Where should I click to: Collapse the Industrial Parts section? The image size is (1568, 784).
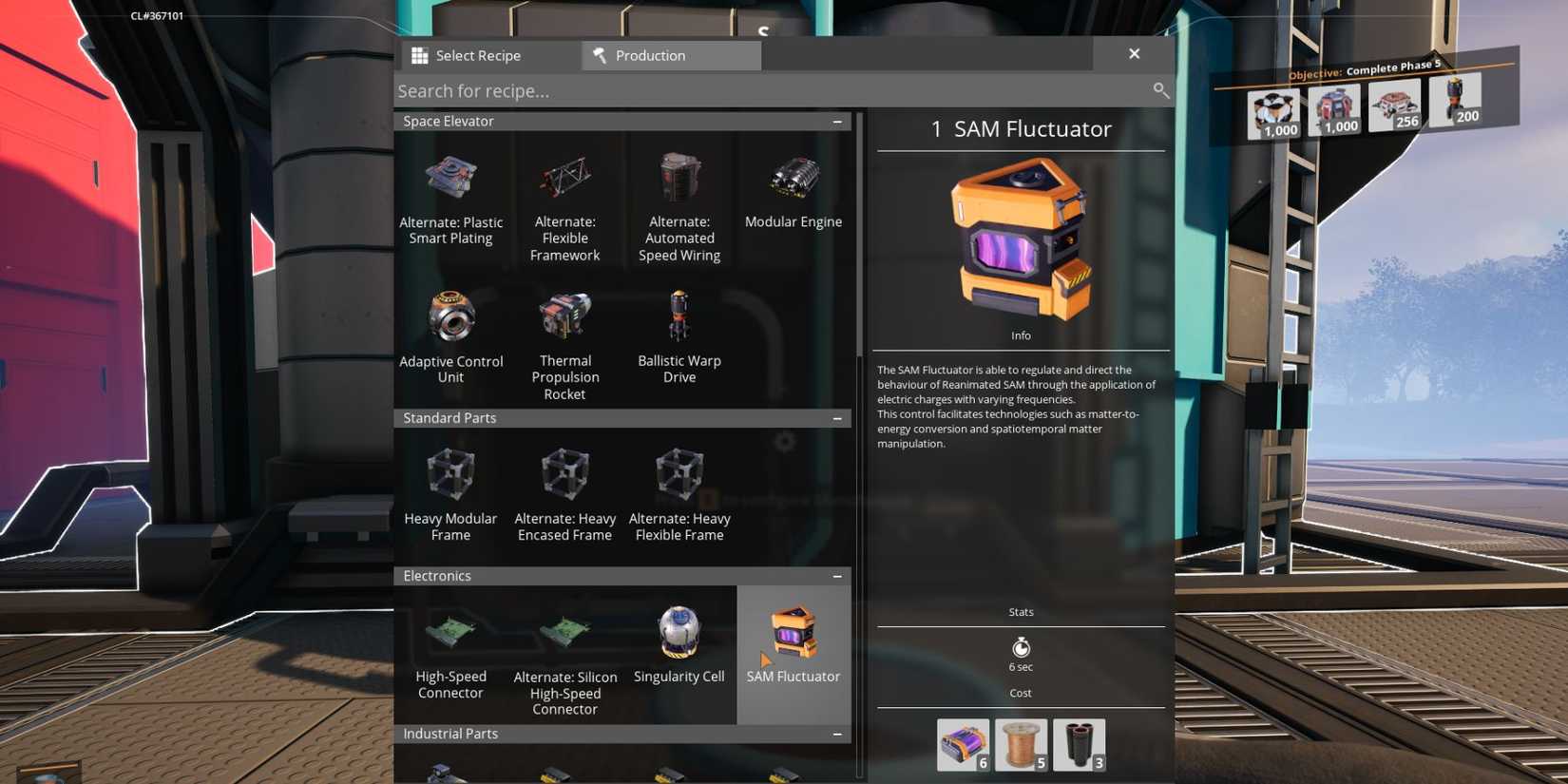tap(836, 734)
